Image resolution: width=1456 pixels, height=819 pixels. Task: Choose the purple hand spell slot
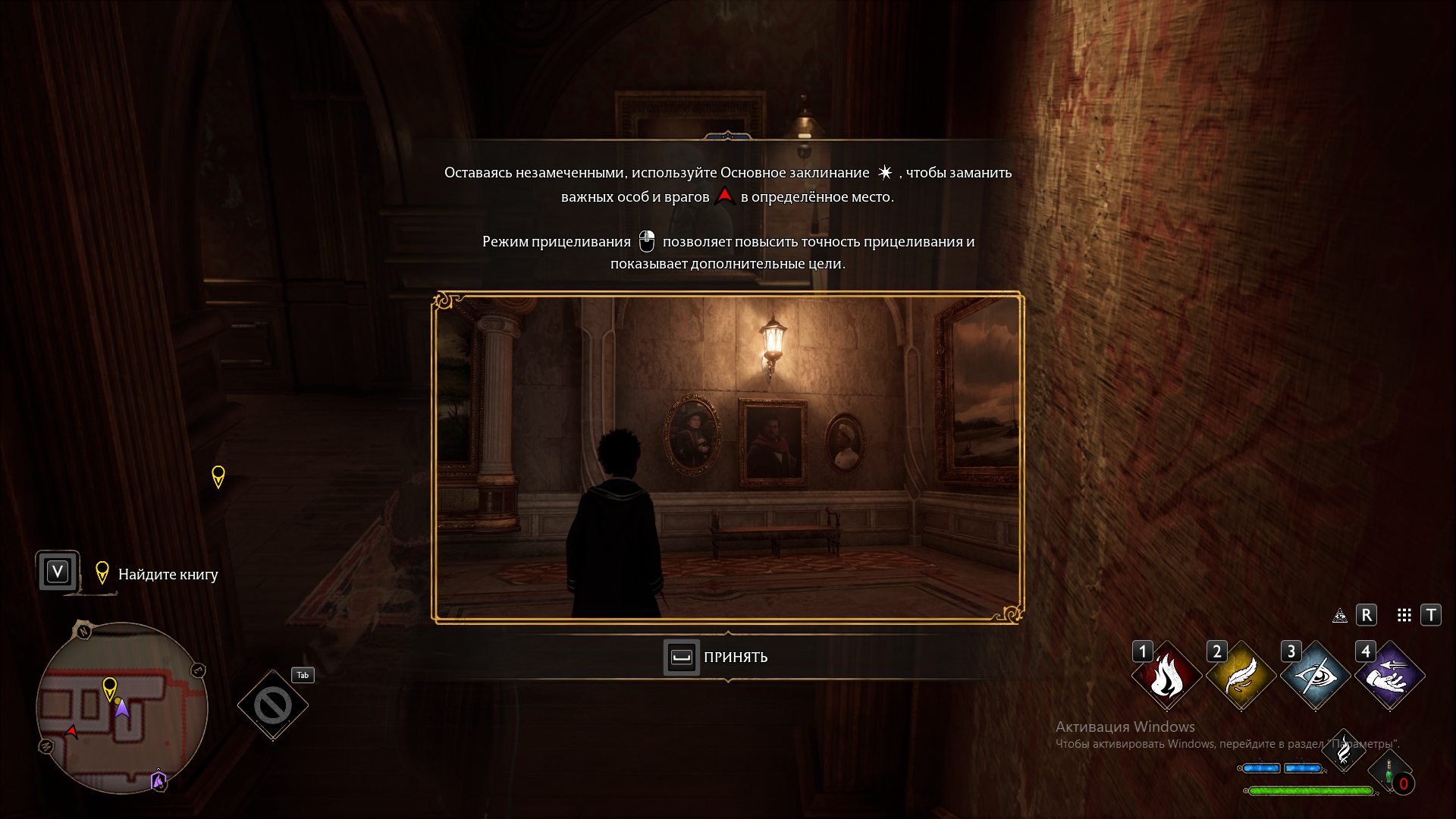tap(1389, 676)
